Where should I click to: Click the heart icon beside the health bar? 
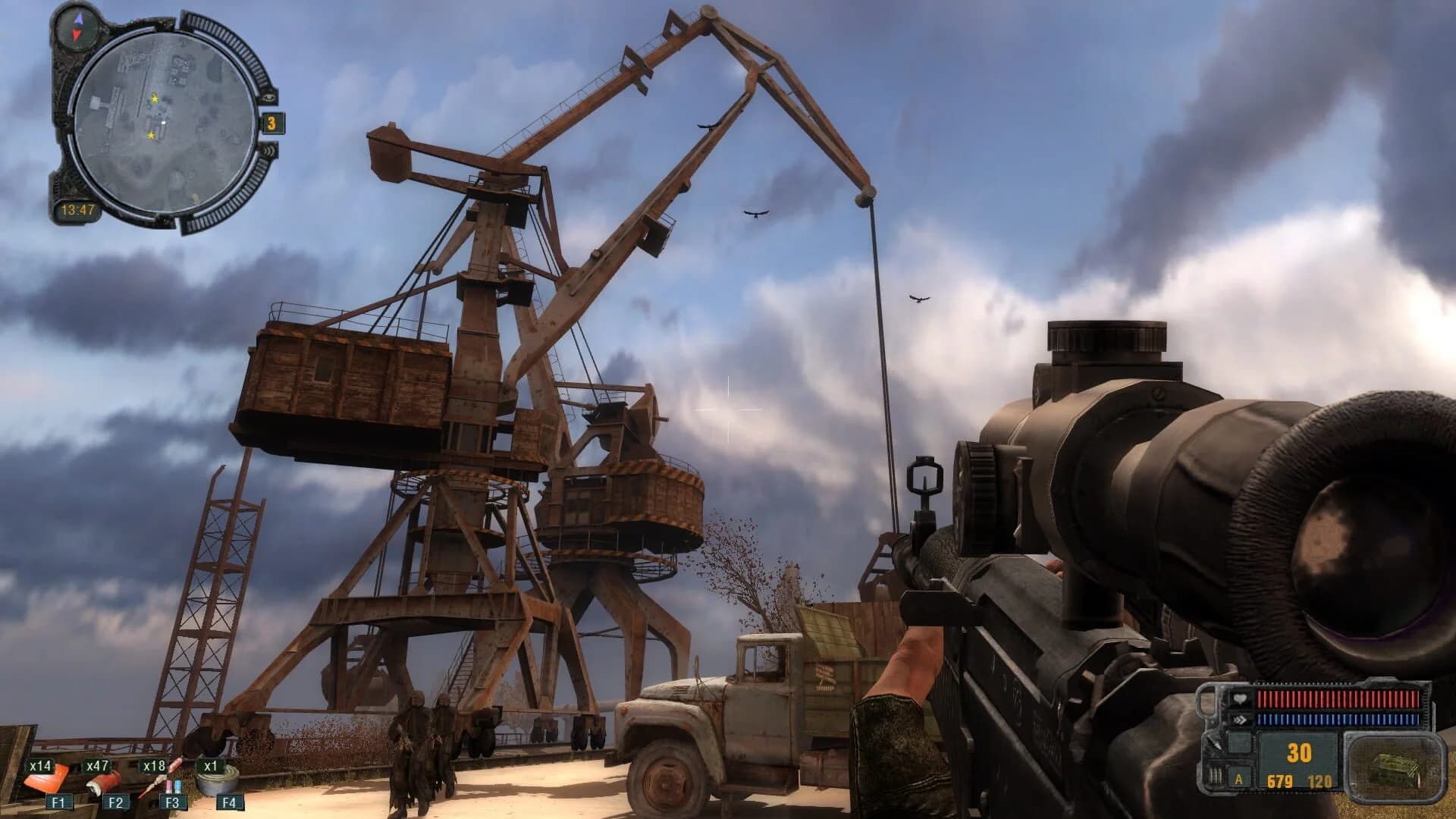[1241, 699]
